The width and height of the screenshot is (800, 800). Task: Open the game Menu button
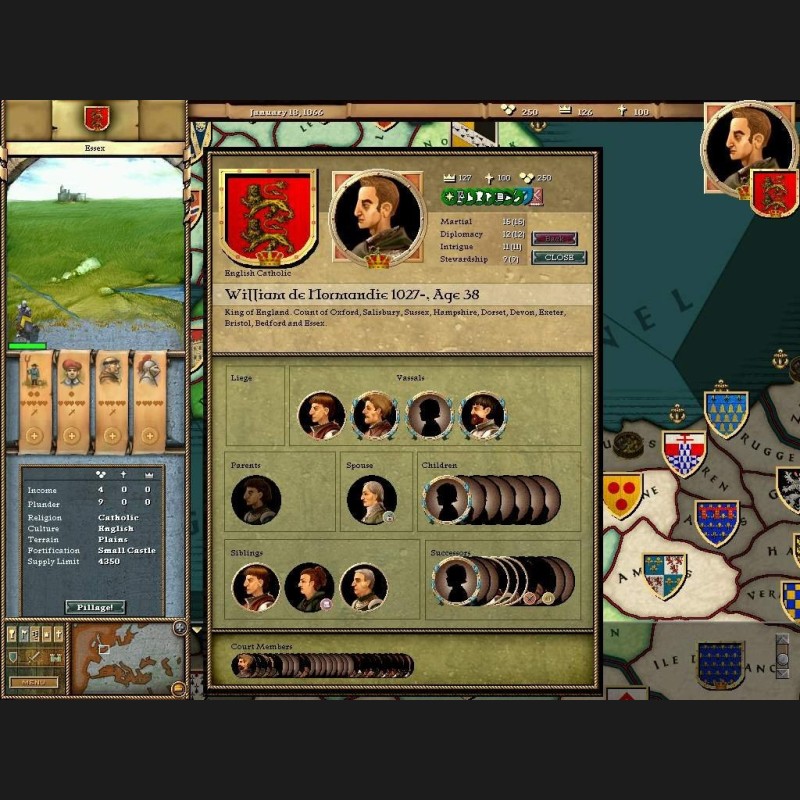click(33, 682)
